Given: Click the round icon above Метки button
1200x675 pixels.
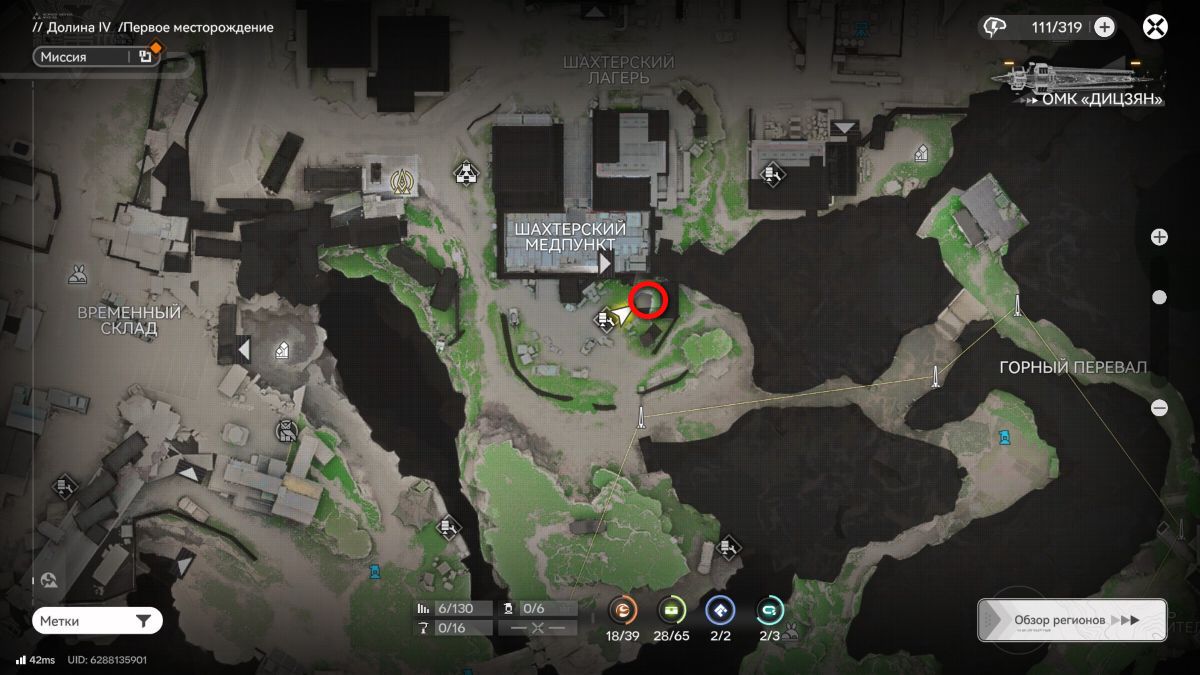Looking at the screenshot, I should pyautogui.click(x=49, y=578).
